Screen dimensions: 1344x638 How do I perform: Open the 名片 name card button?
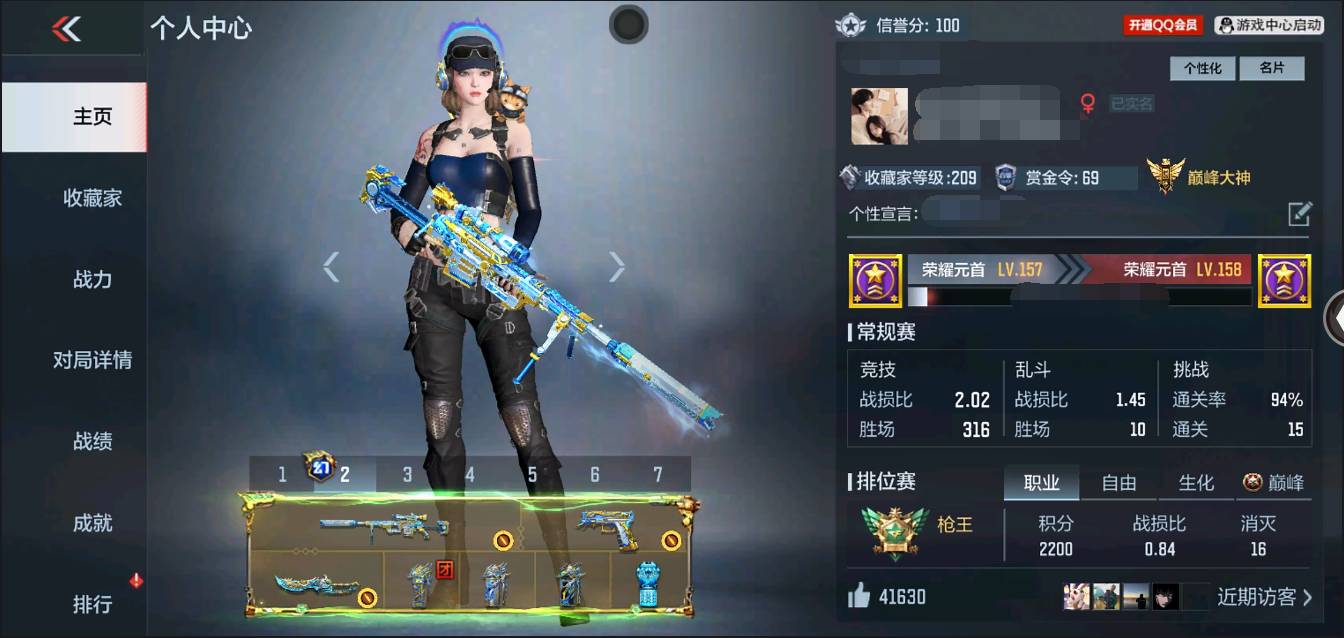pyautogui.click(x=1271, y=68)
